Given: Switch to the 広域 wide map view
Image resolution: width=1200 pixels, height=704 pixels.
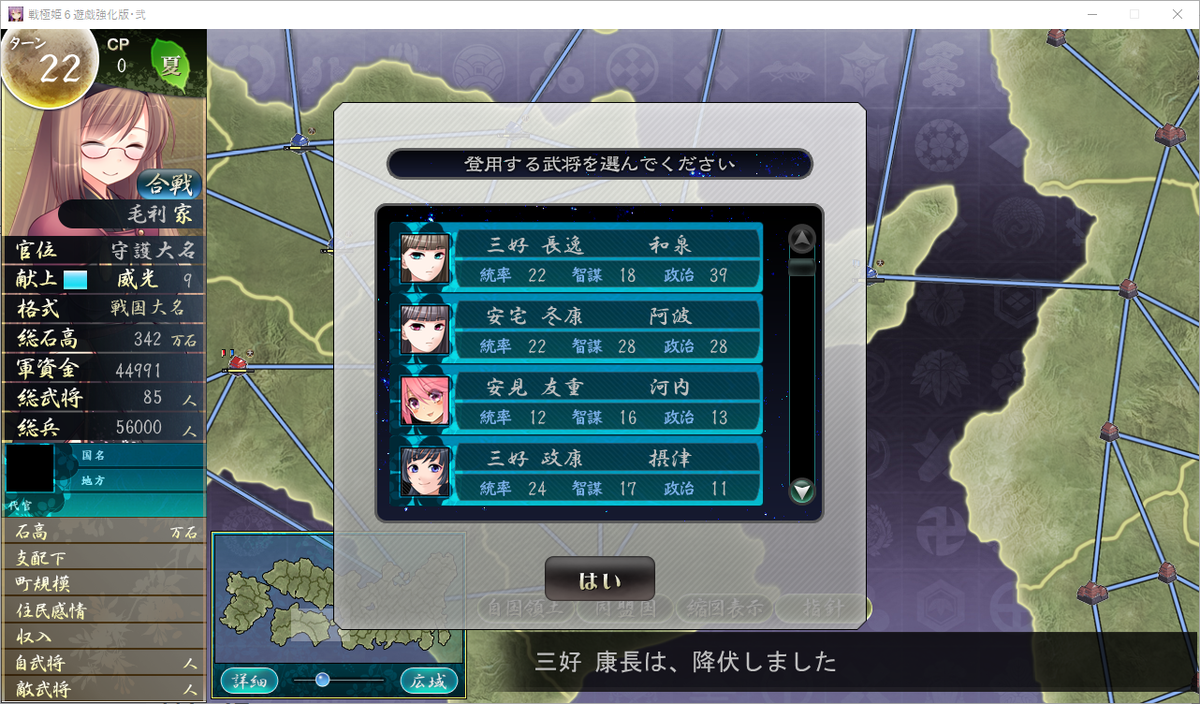Looking at the screenshot, I should 429,681.
